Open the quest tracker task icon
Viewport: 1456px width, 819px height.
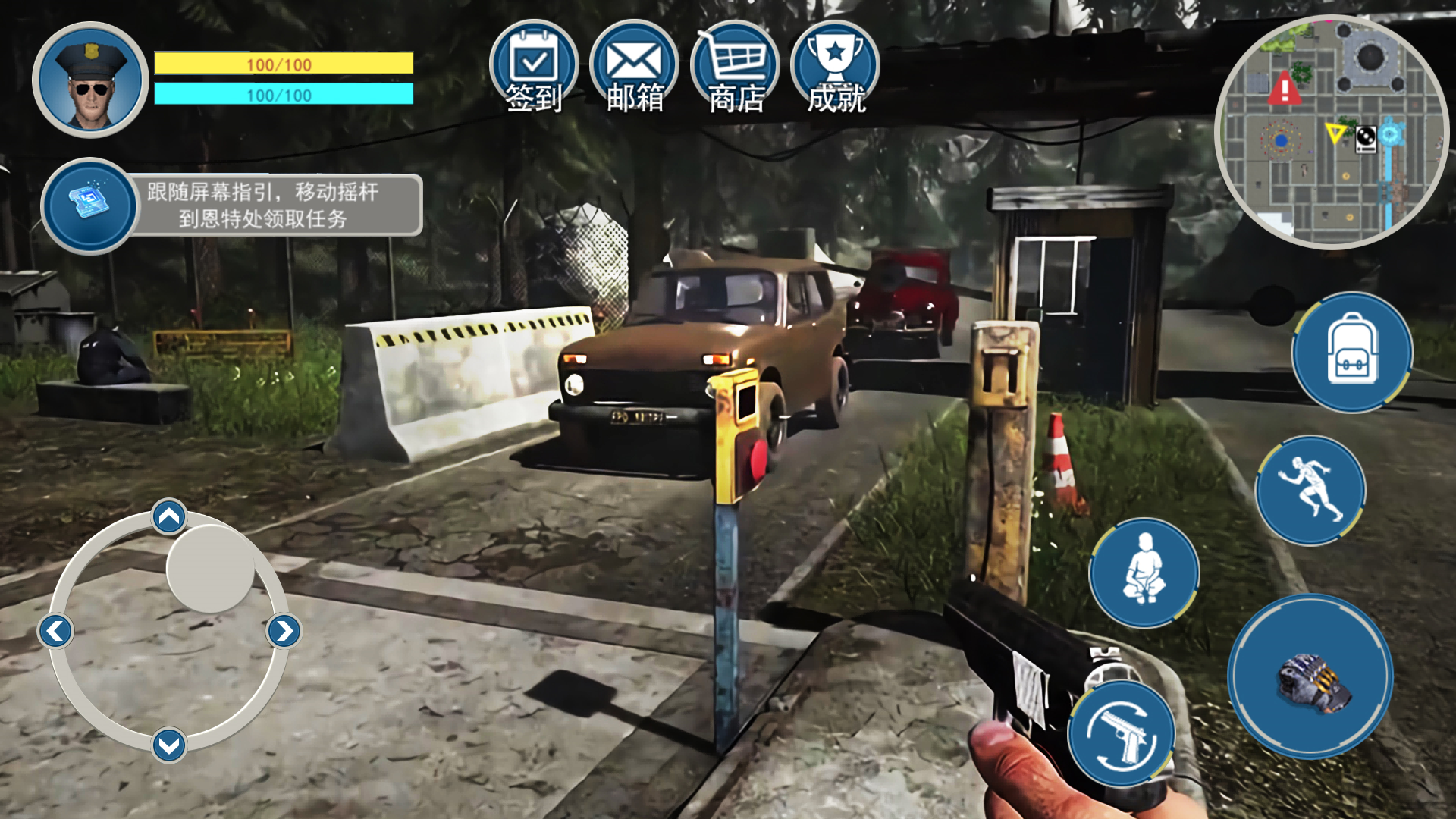click(x=89, y=206)
